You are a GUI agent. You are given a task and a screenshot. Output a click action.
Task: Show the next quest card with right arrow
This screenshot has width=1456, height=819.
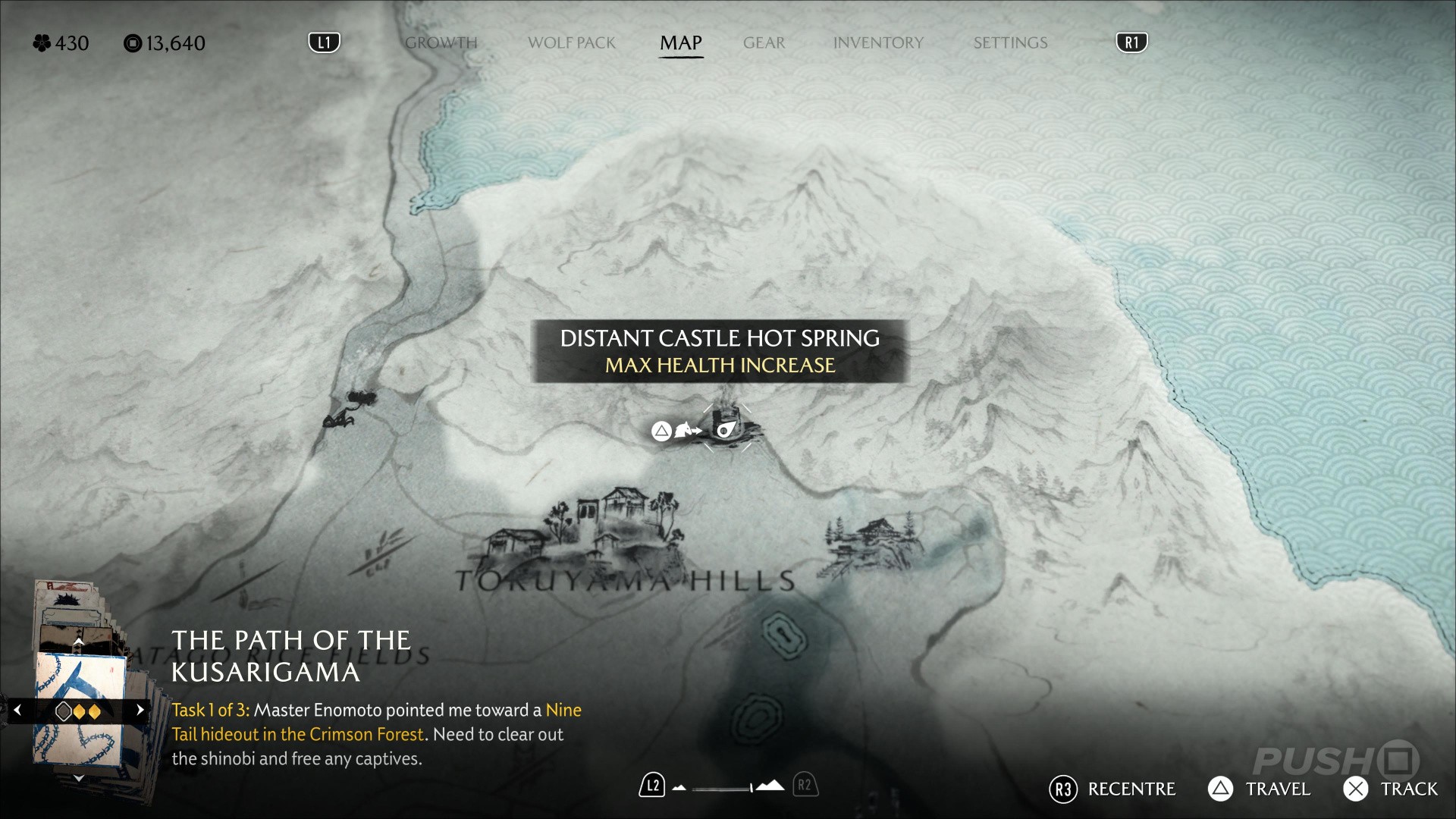(x=140, y=711)
